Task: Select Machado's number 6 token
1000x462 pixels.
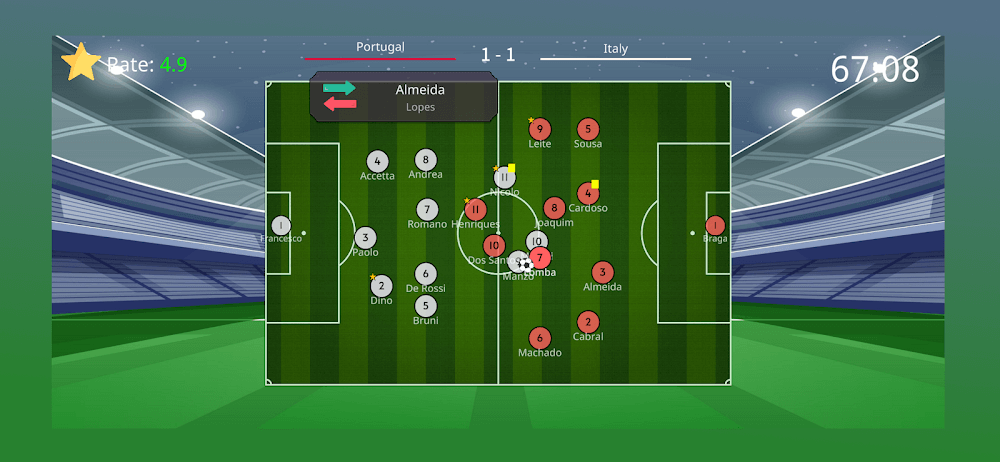Action: (540, 338)
